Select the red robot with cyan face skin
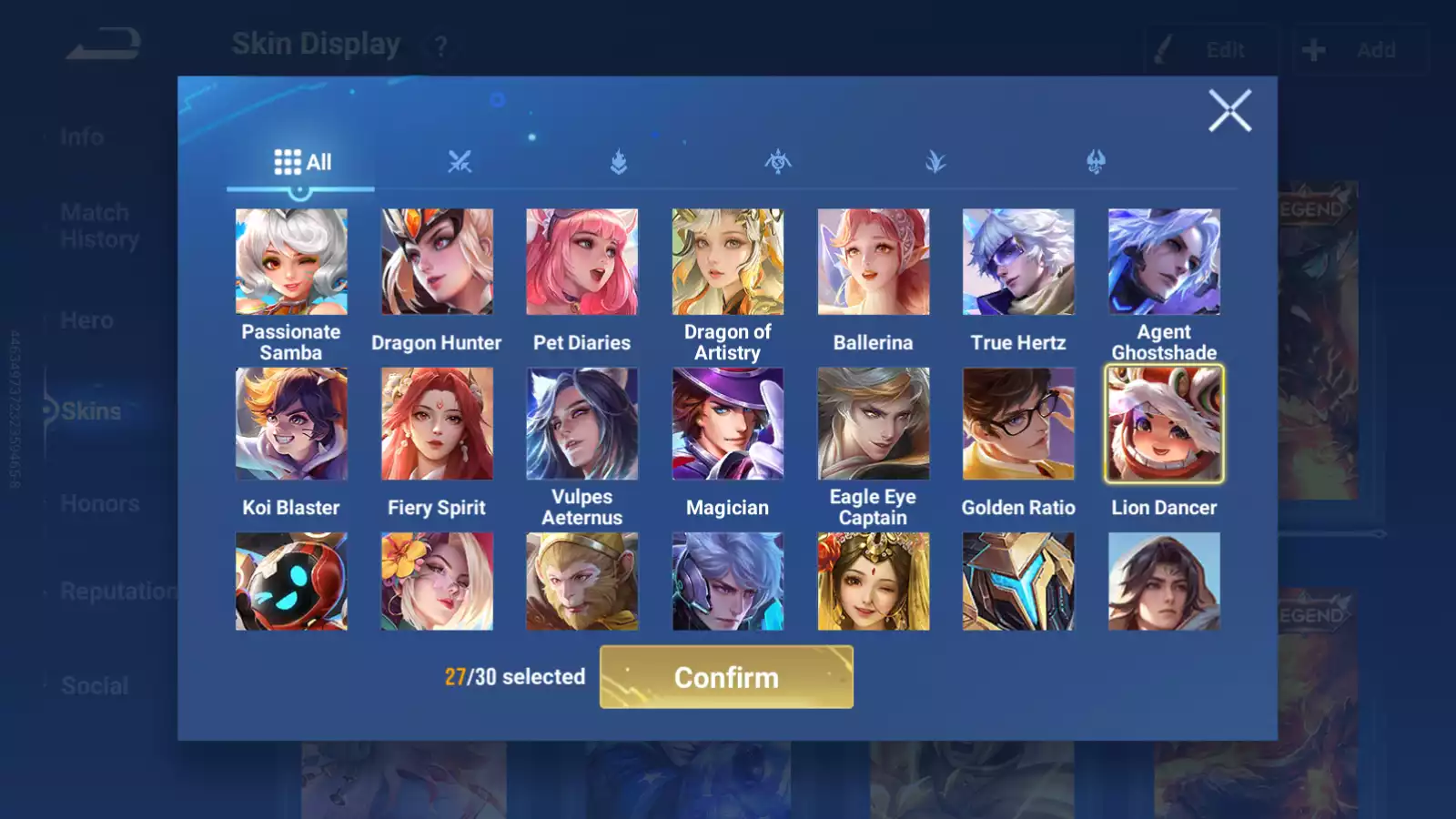Screen dimensions: 1456x819 click(x=291, y=581)
